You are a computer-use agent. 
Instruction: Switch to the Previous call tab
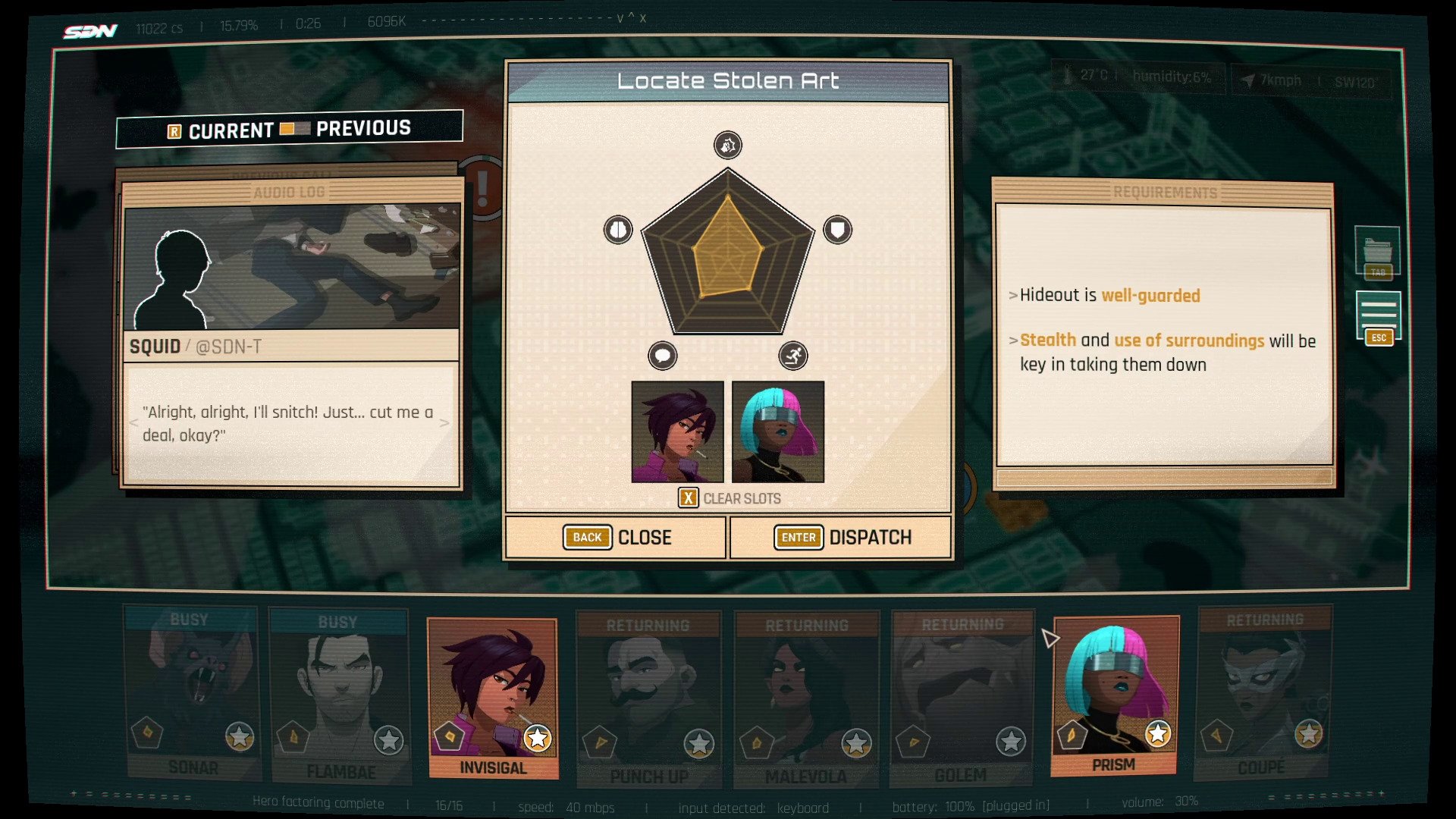coord(363,128)
